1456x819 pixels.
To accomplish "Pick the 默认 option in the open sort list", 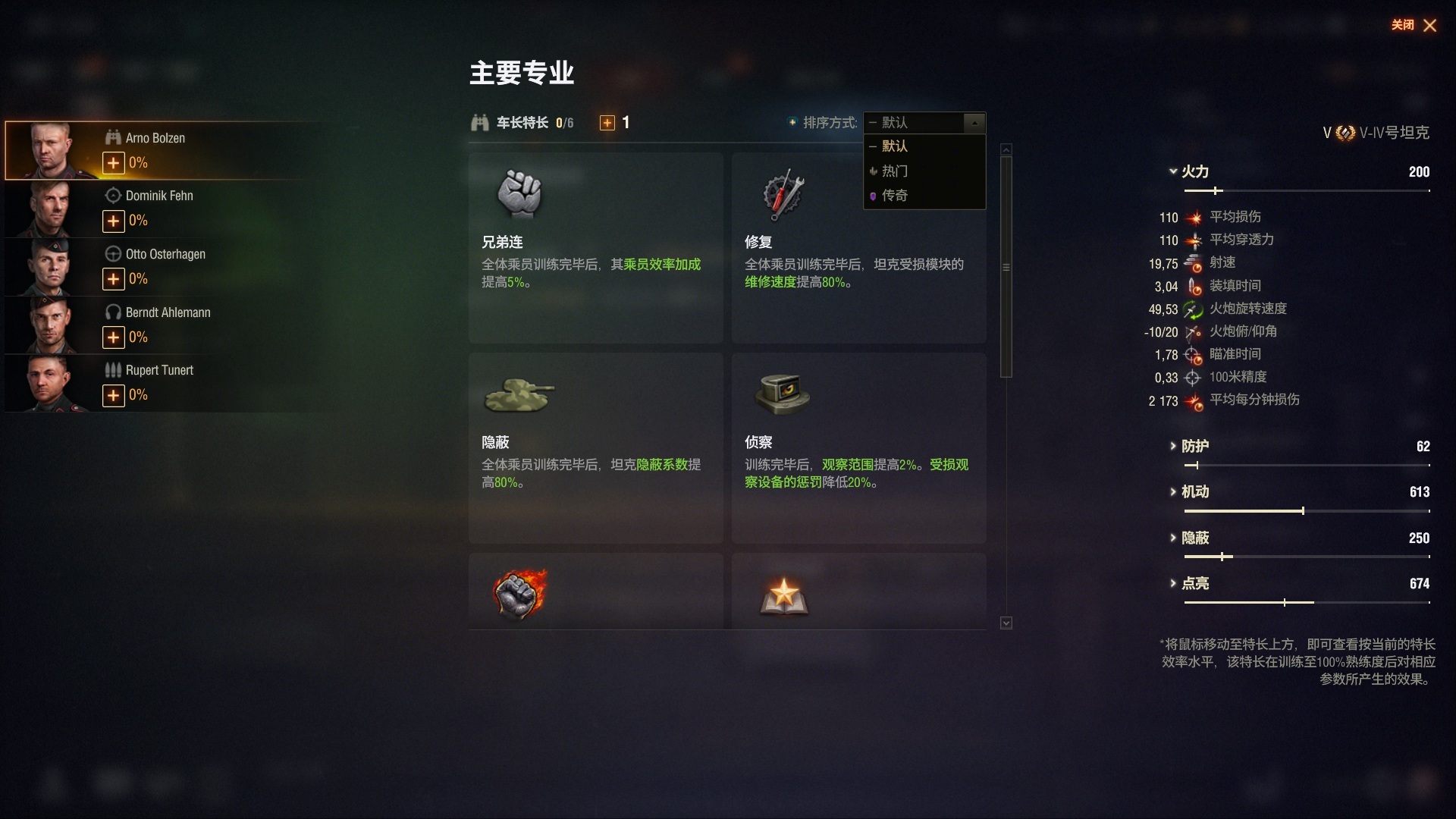I will pyautogui.click(x=895, y=146).
